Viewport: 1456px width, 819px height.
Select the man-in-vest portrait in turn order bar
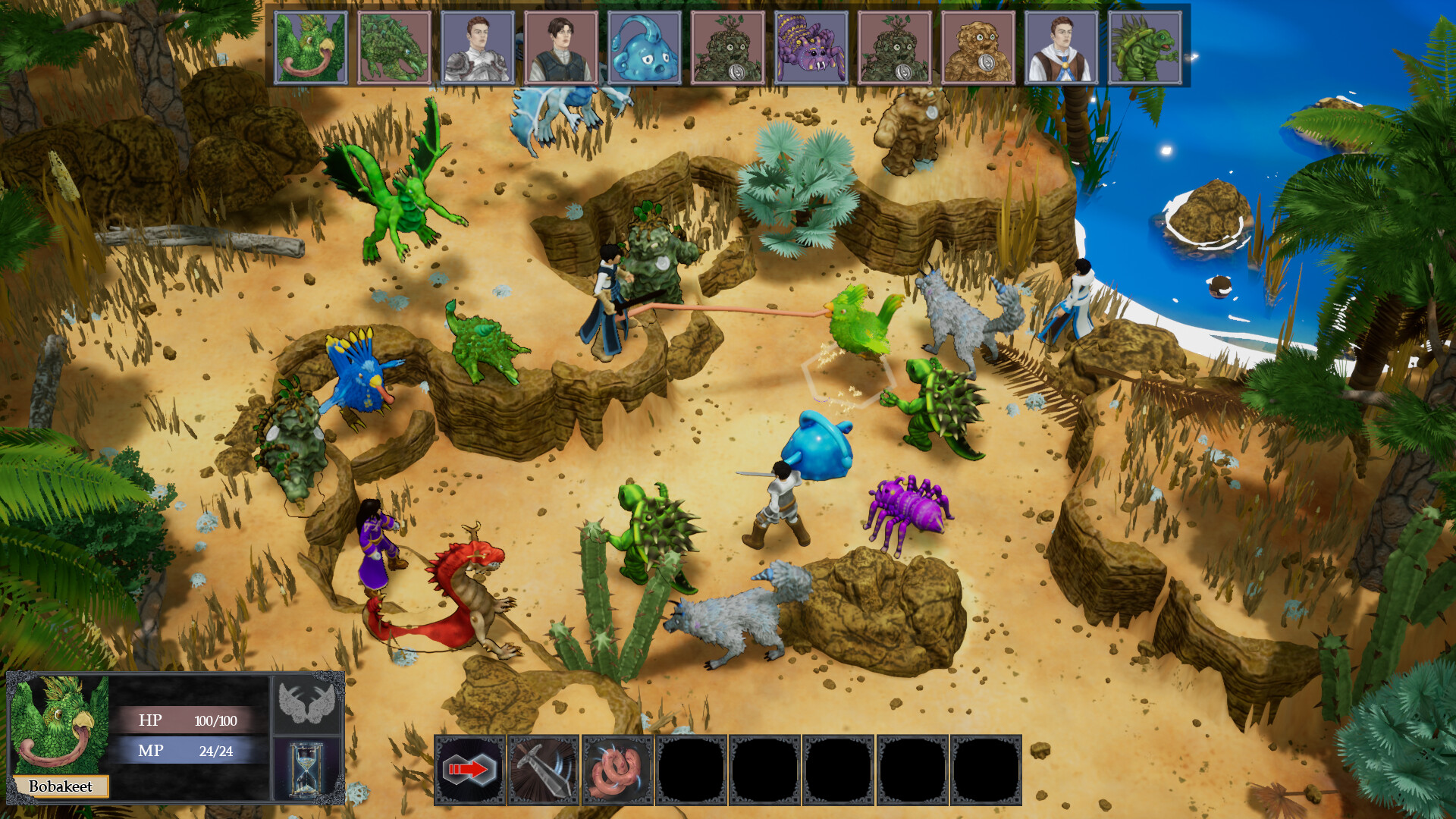coord(560,45)
